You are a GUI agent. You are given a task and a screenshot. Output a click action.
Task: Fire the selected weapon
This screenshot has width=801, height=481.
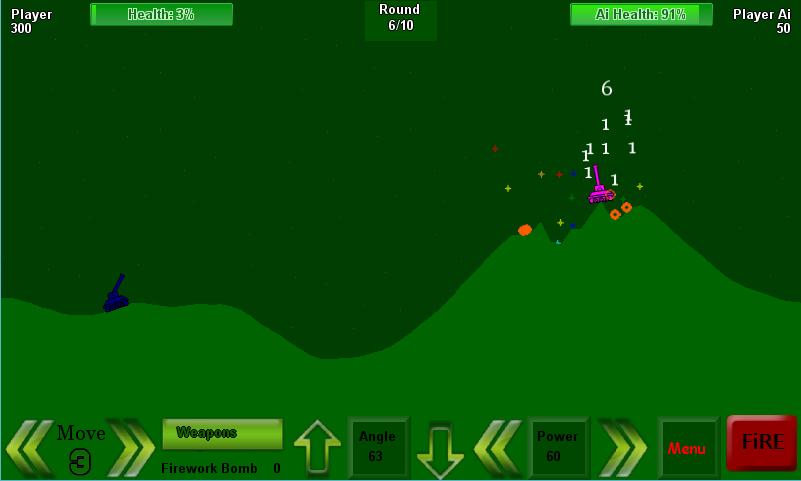point(761,443)
